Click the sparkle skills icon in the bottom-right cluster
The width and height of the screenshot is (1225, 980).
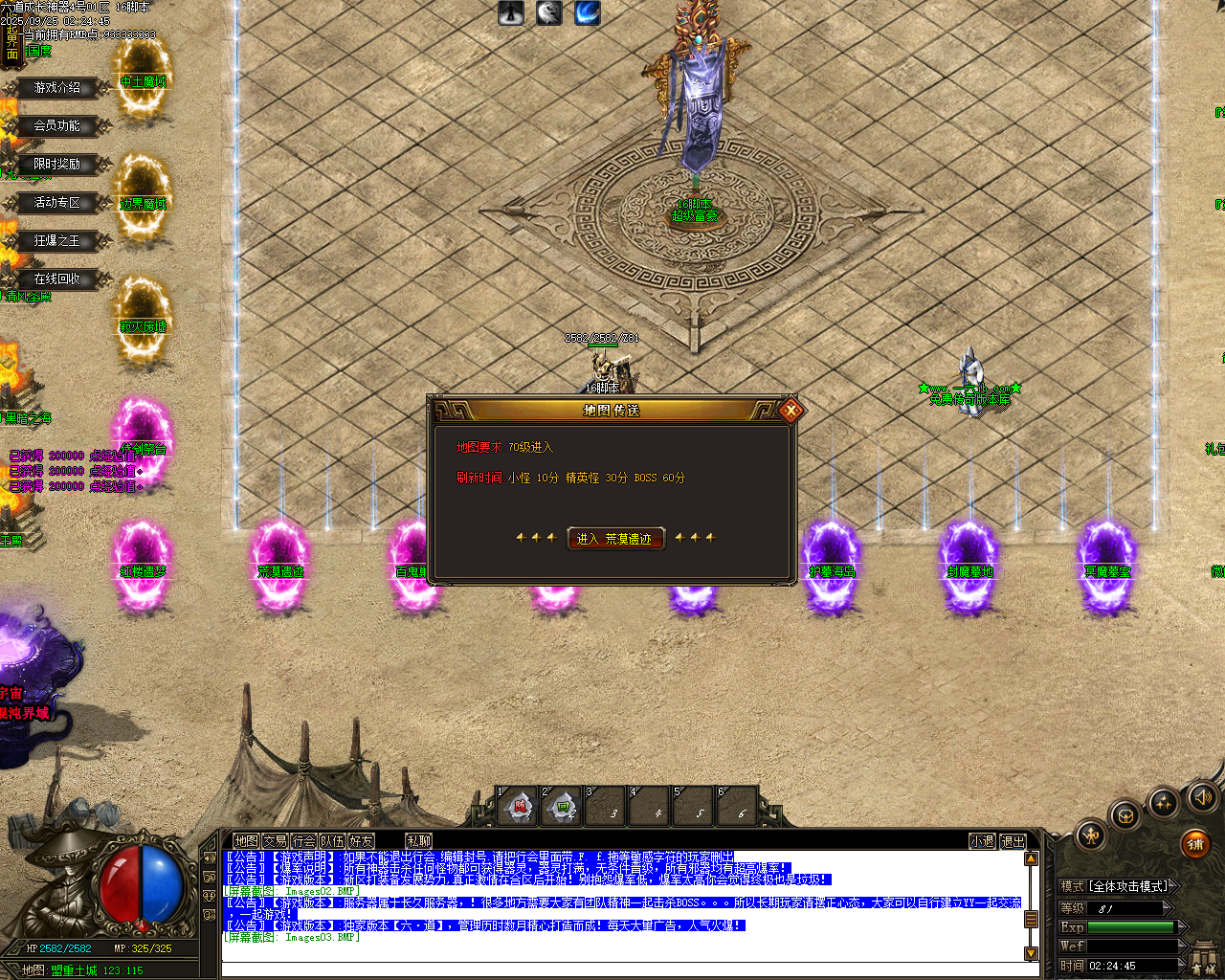[1162, 802]
